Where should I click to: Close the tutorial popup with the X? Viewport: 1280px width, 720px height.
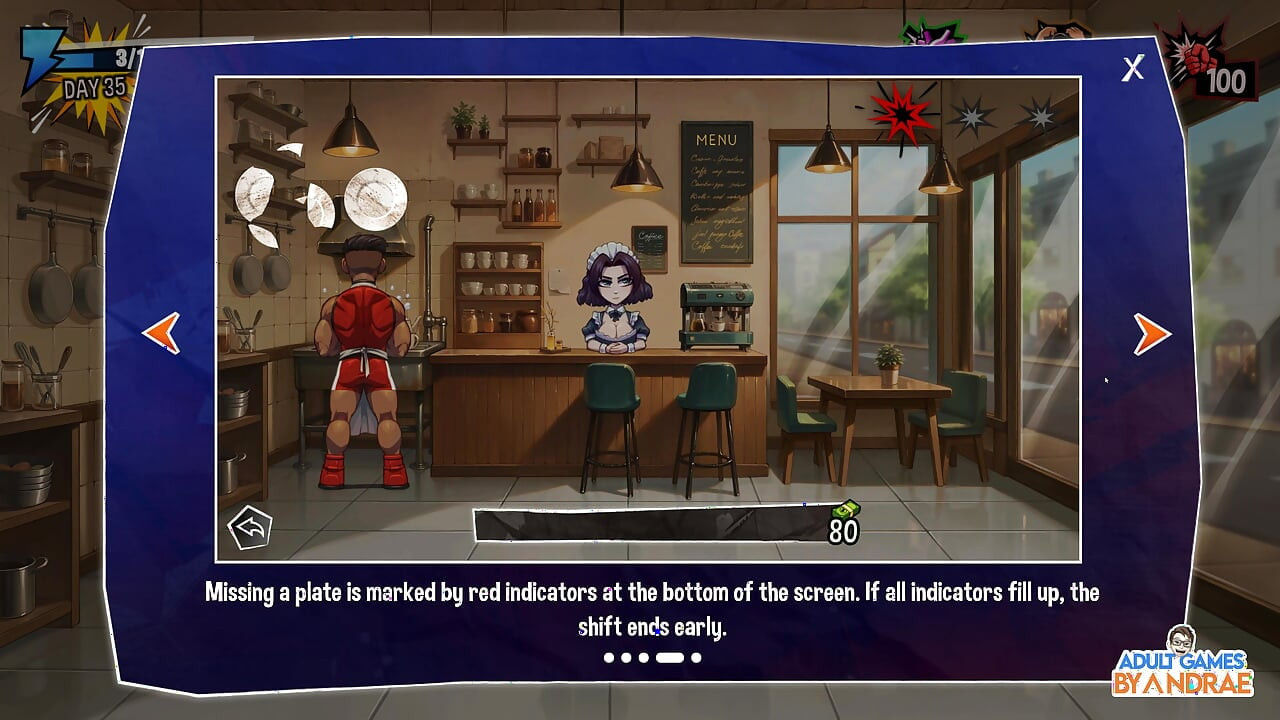(x=1132, y=68)
